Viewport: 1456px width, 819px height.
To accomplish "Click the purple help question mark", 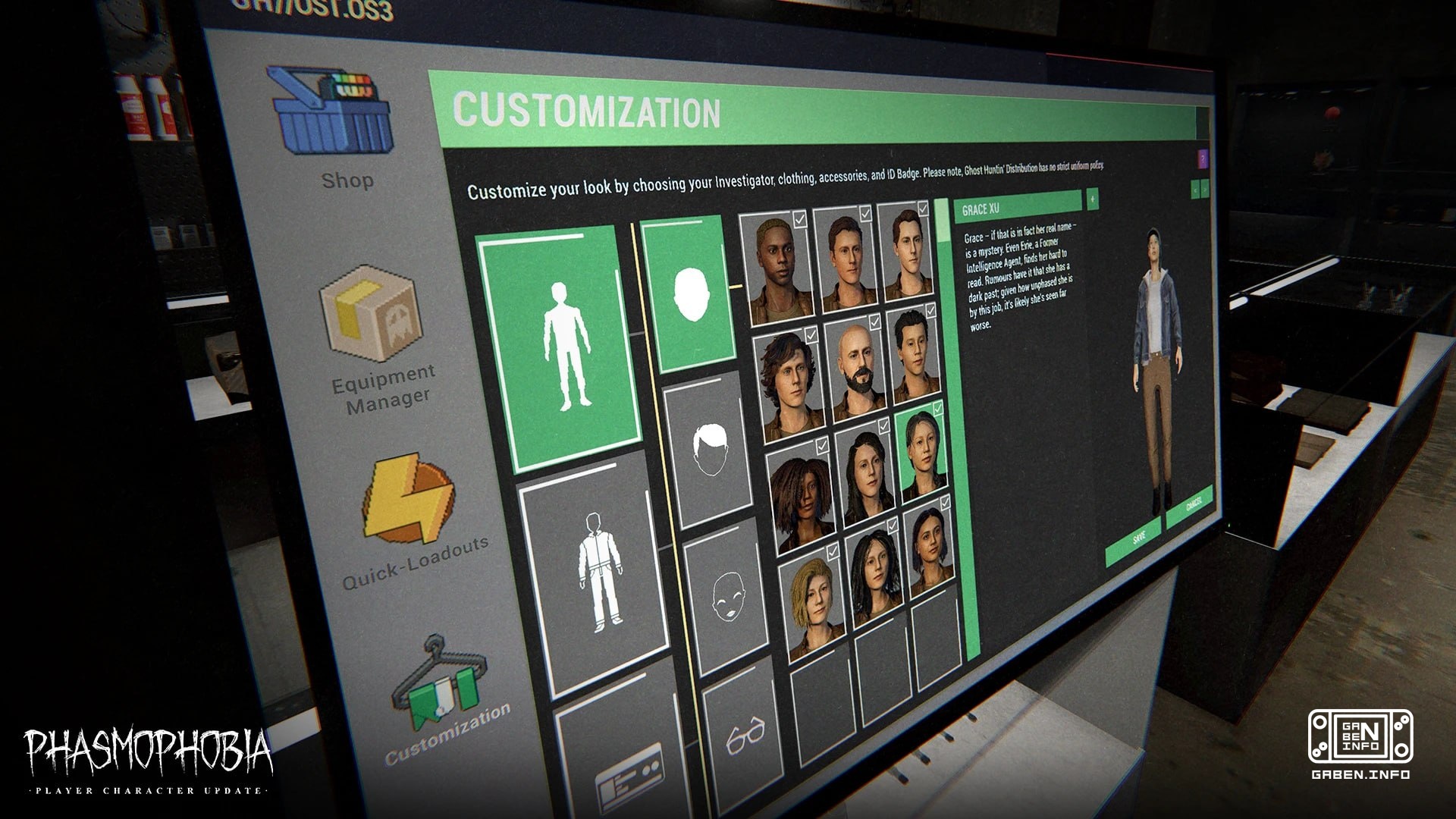I will coord(1202,158).
